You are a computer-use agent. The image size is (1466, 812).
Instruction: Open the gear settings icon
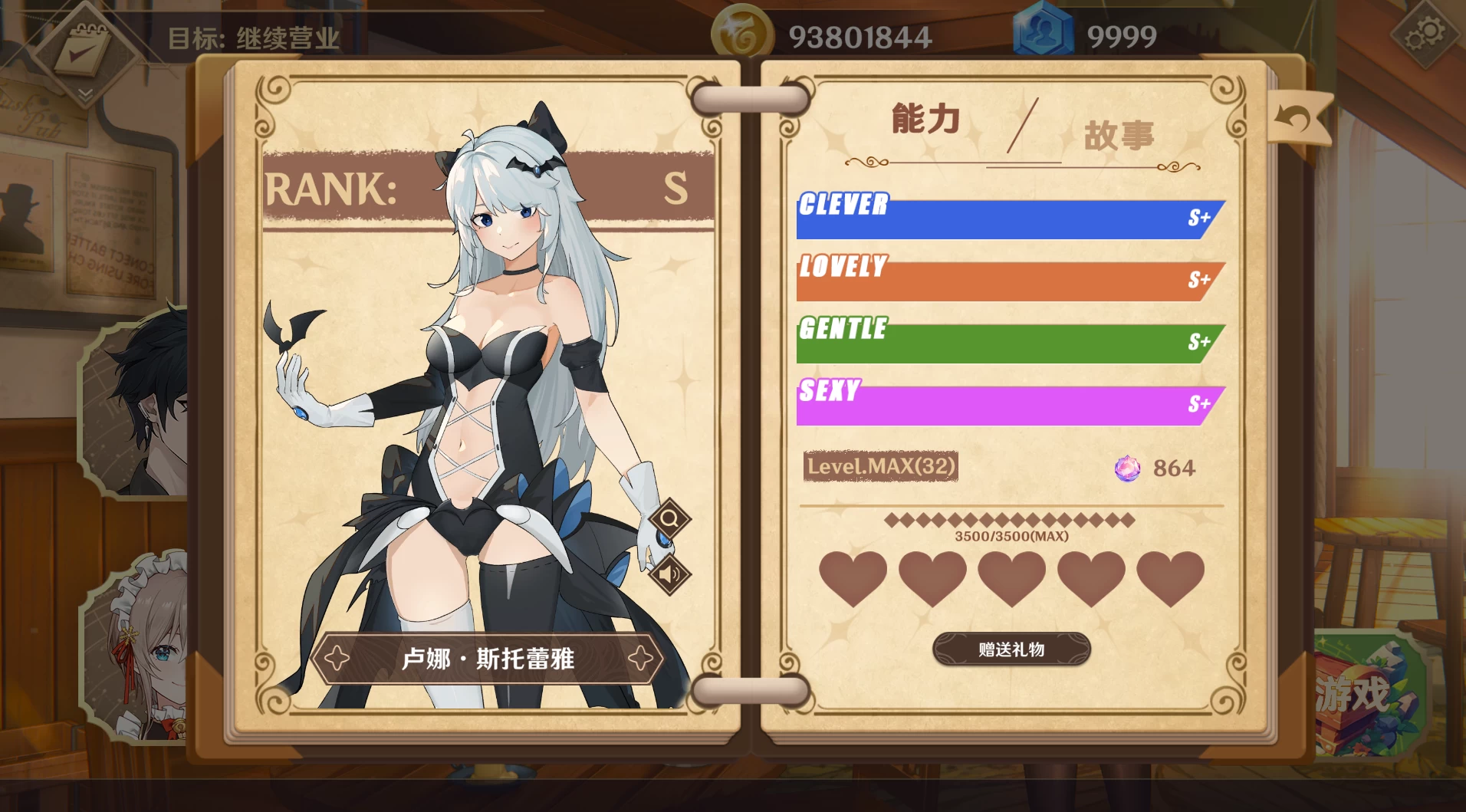coord(1424,35)
